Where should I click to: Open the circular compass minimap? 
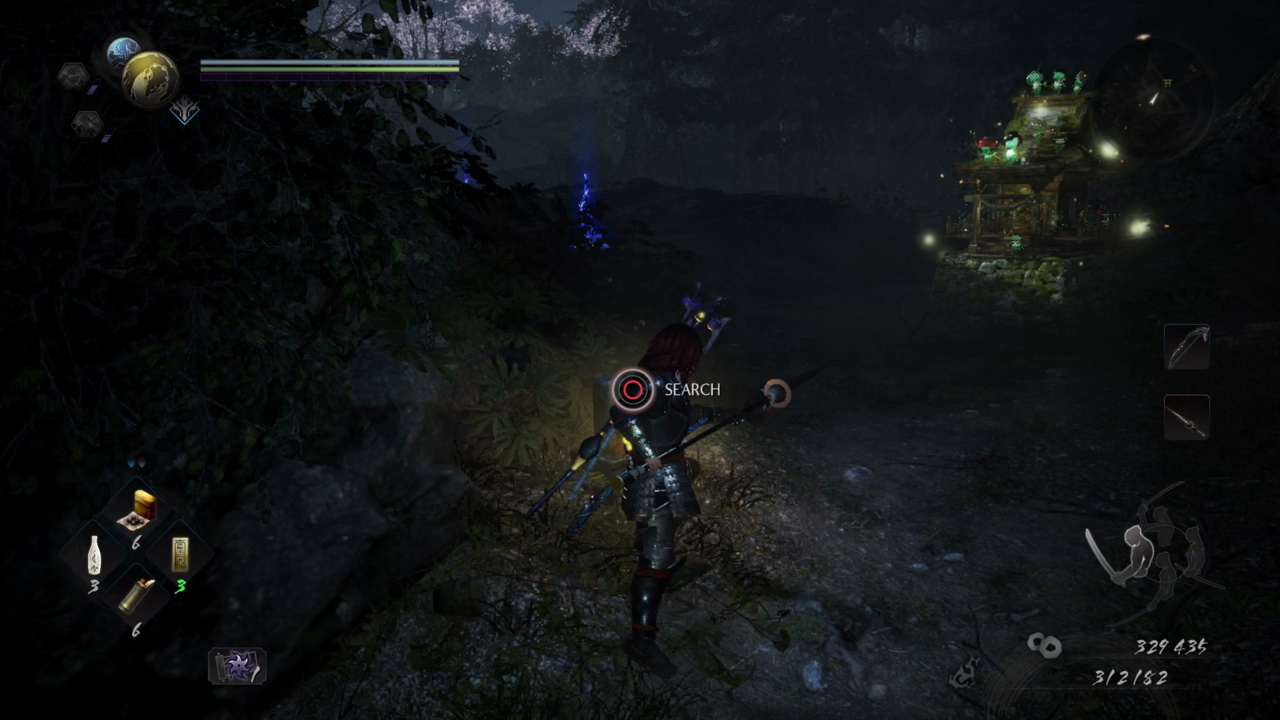pos(1154,96)
